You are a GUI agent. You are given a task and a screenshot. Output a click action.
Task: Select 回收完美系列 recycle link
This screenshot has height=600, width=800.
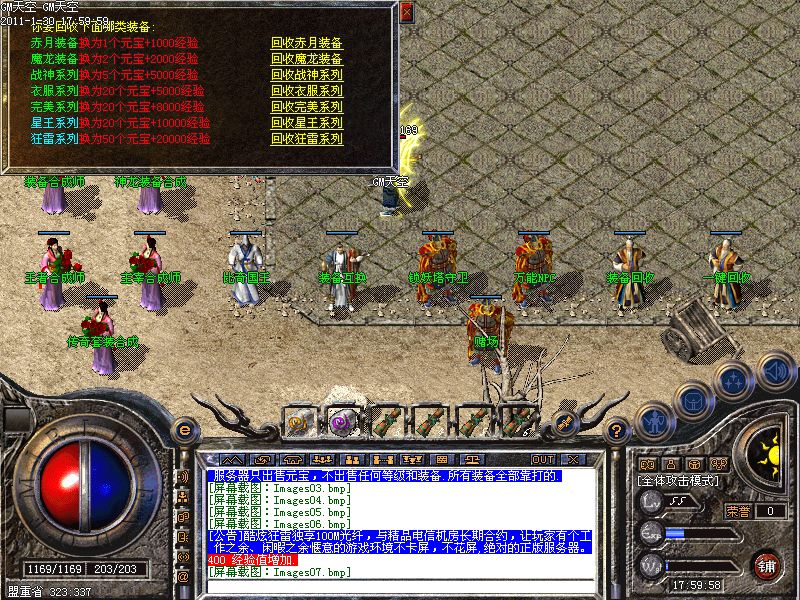(306, 107)
